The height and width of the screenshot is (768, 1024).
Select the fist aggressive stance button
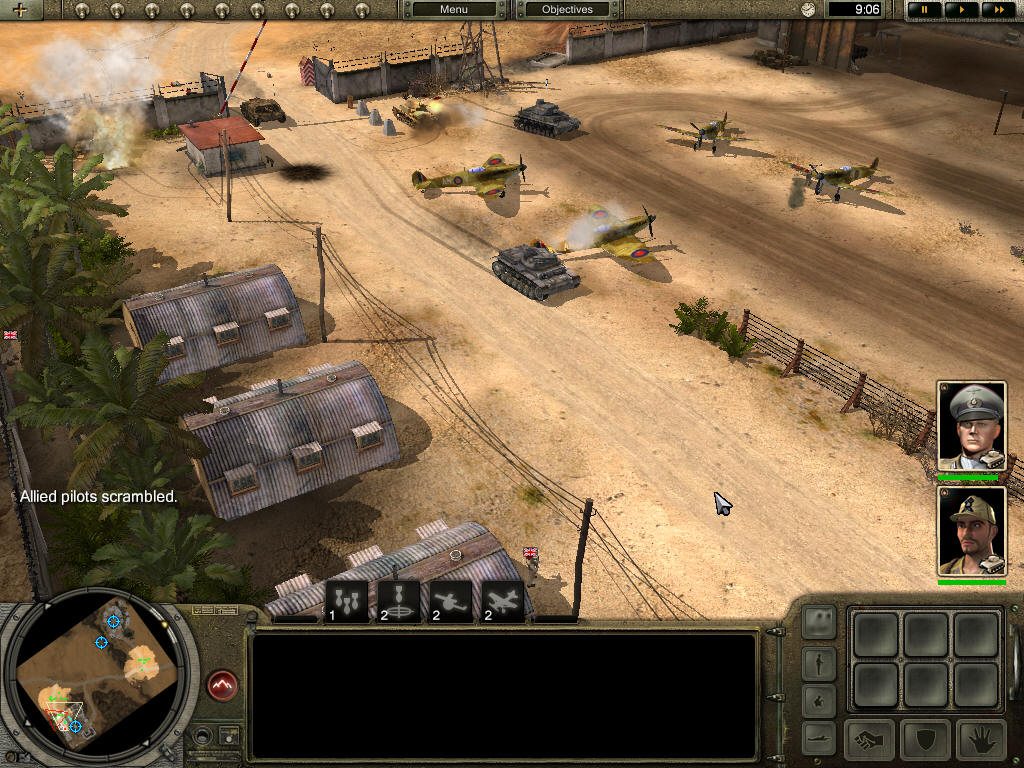click(870, 740)
